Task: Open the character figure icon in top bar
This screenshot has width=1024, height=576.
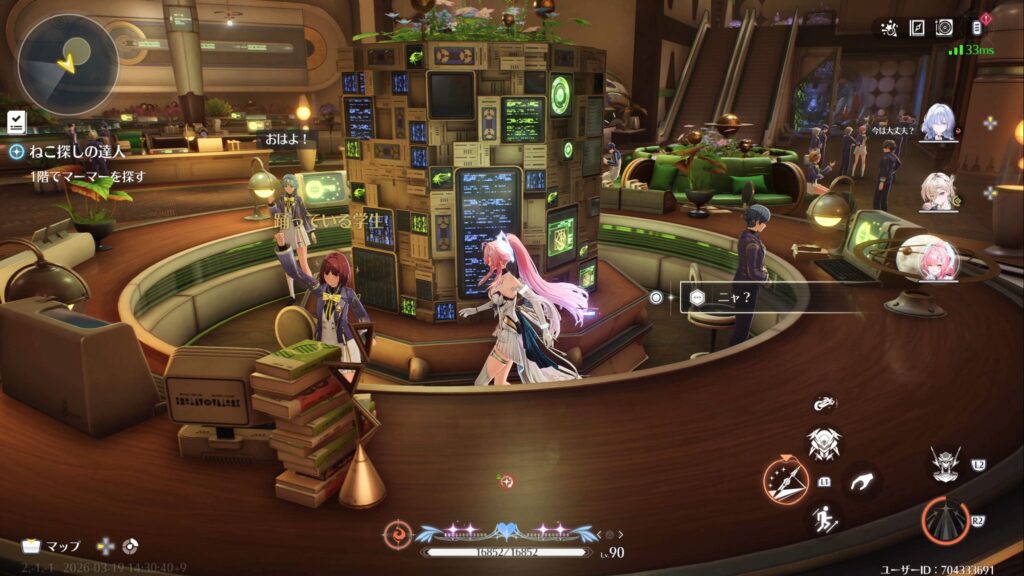Action: click(888, 28)
